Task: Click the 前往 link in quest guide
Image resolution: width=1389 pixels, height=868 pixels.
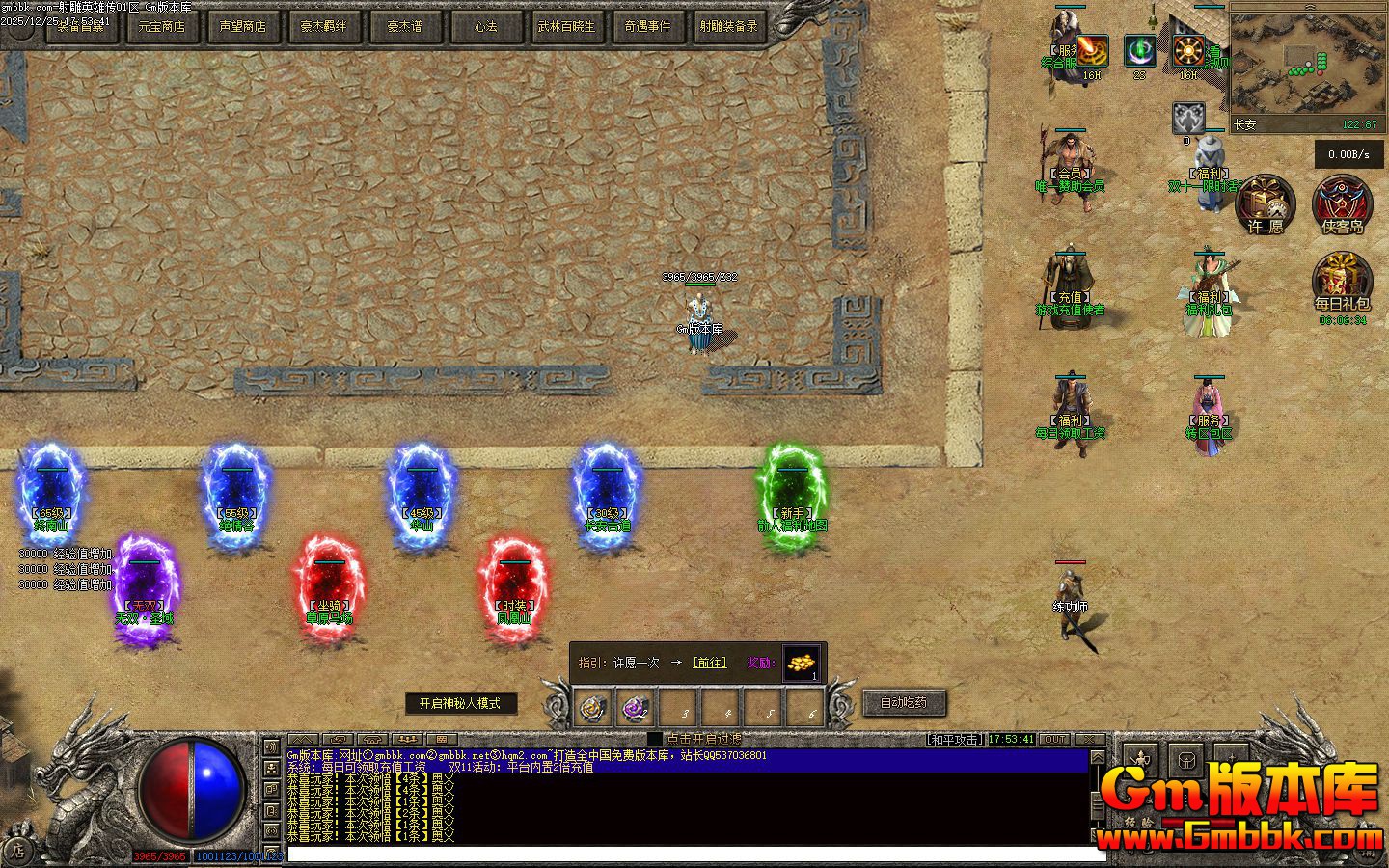Action: tap(709, 663)
